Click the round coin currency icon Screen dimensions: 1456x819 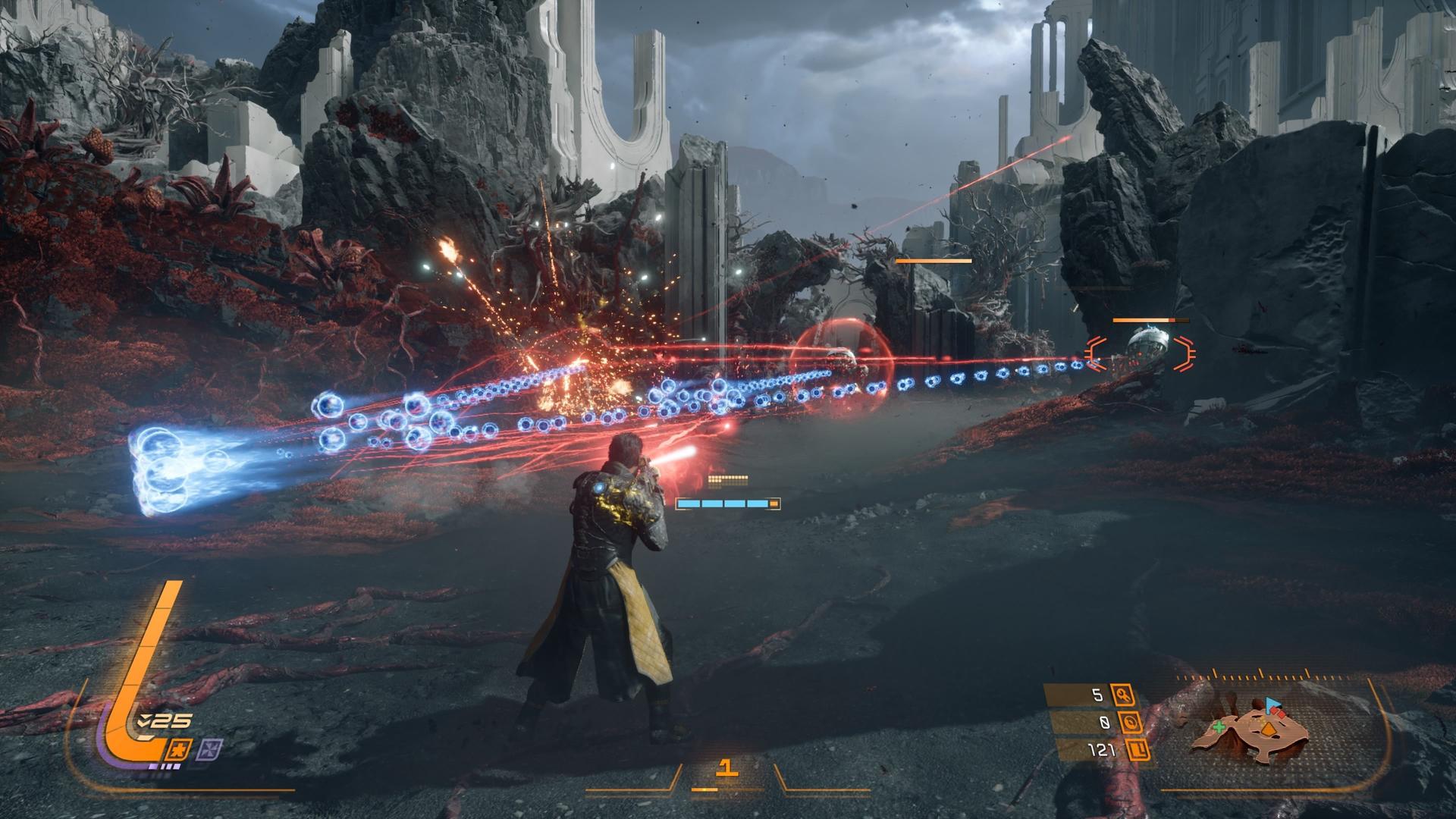[1131, 723]
